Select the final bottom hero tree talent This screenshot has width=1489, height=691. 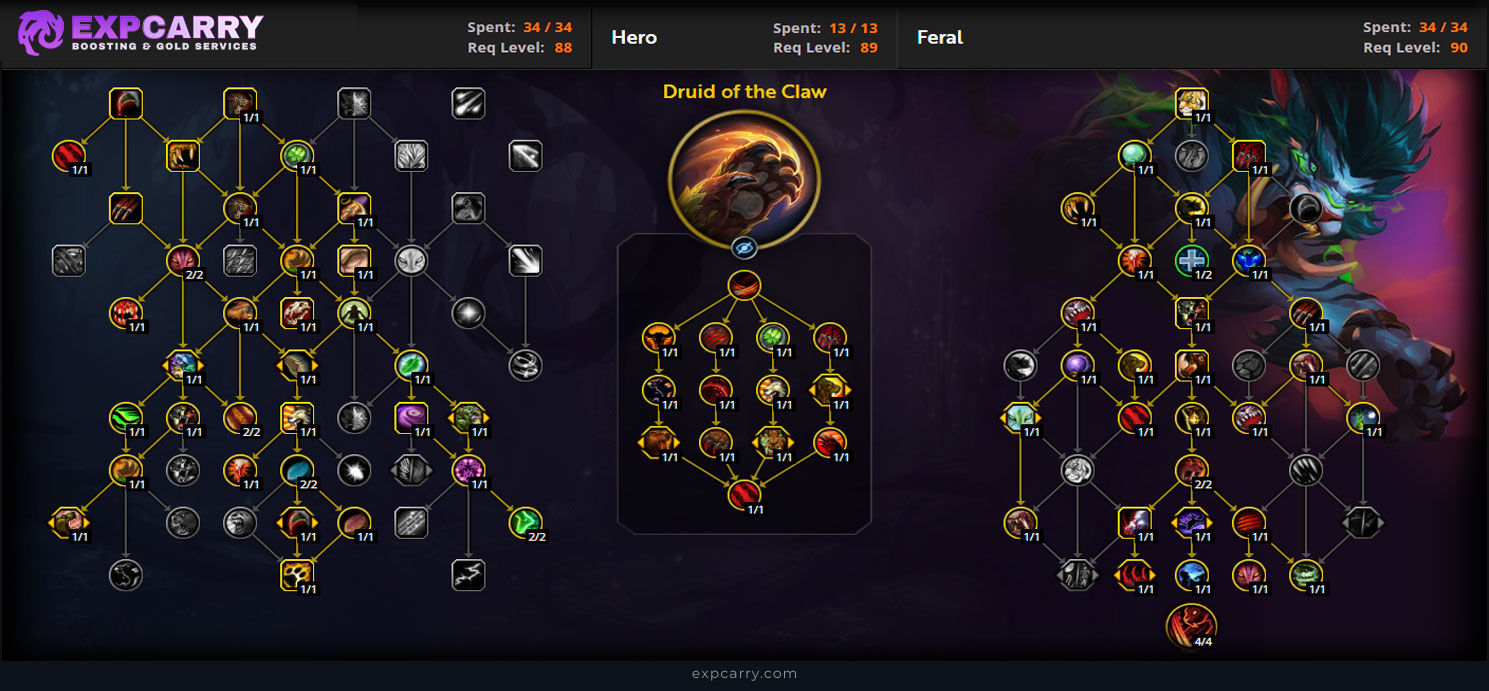[744, 493]
